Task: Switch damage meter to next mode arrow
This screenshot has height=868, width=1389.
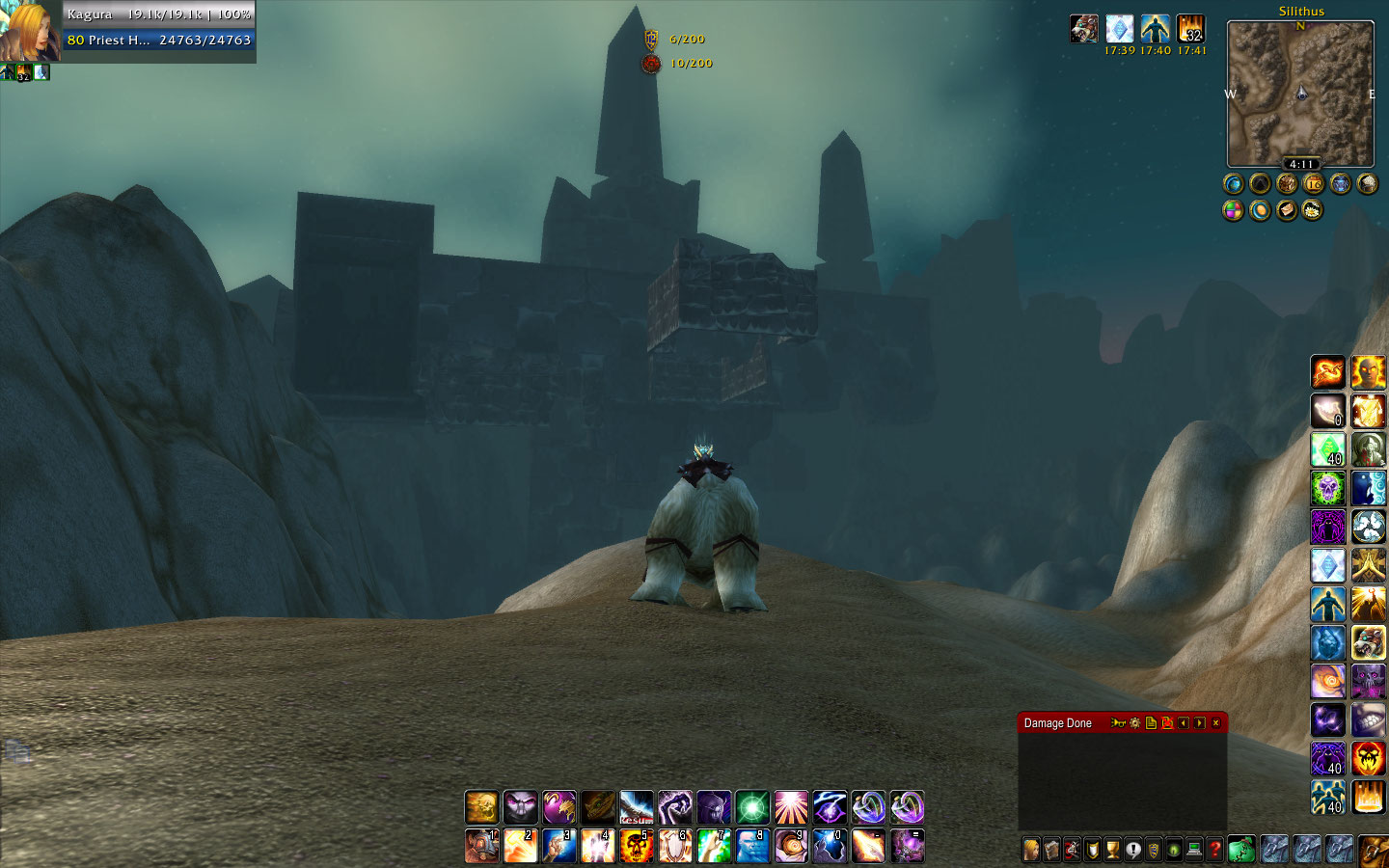Action: pos(1199,723)
